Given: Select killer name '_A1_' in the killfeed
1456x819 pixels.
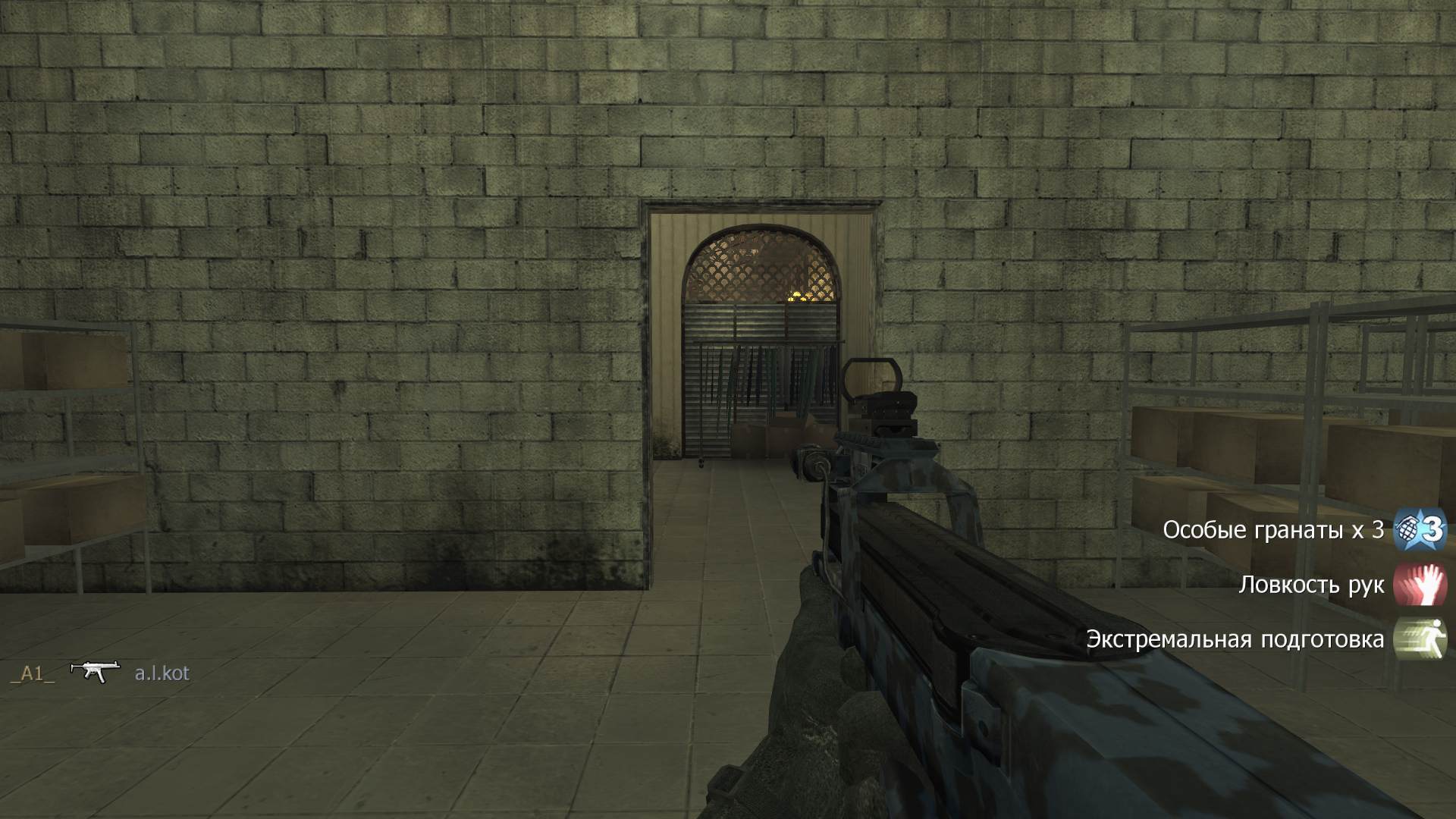Looking at the screenshot, I should (x=32, y=671).
